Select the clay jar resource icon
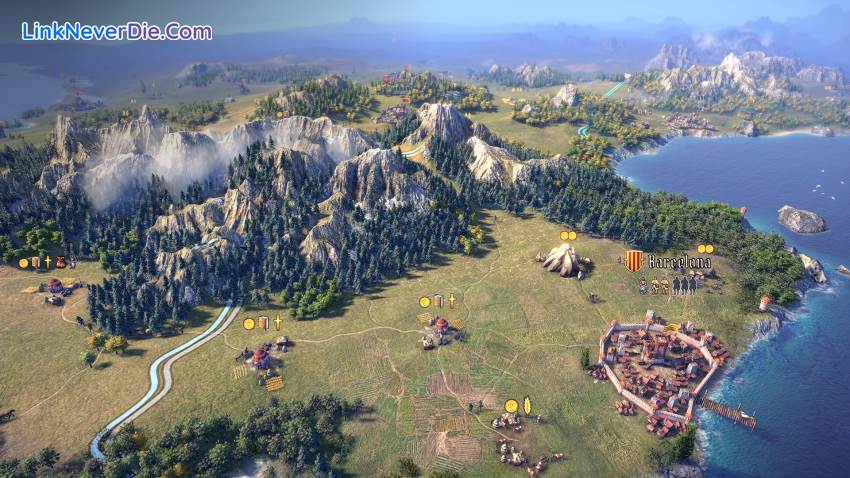 pos(60,263)
